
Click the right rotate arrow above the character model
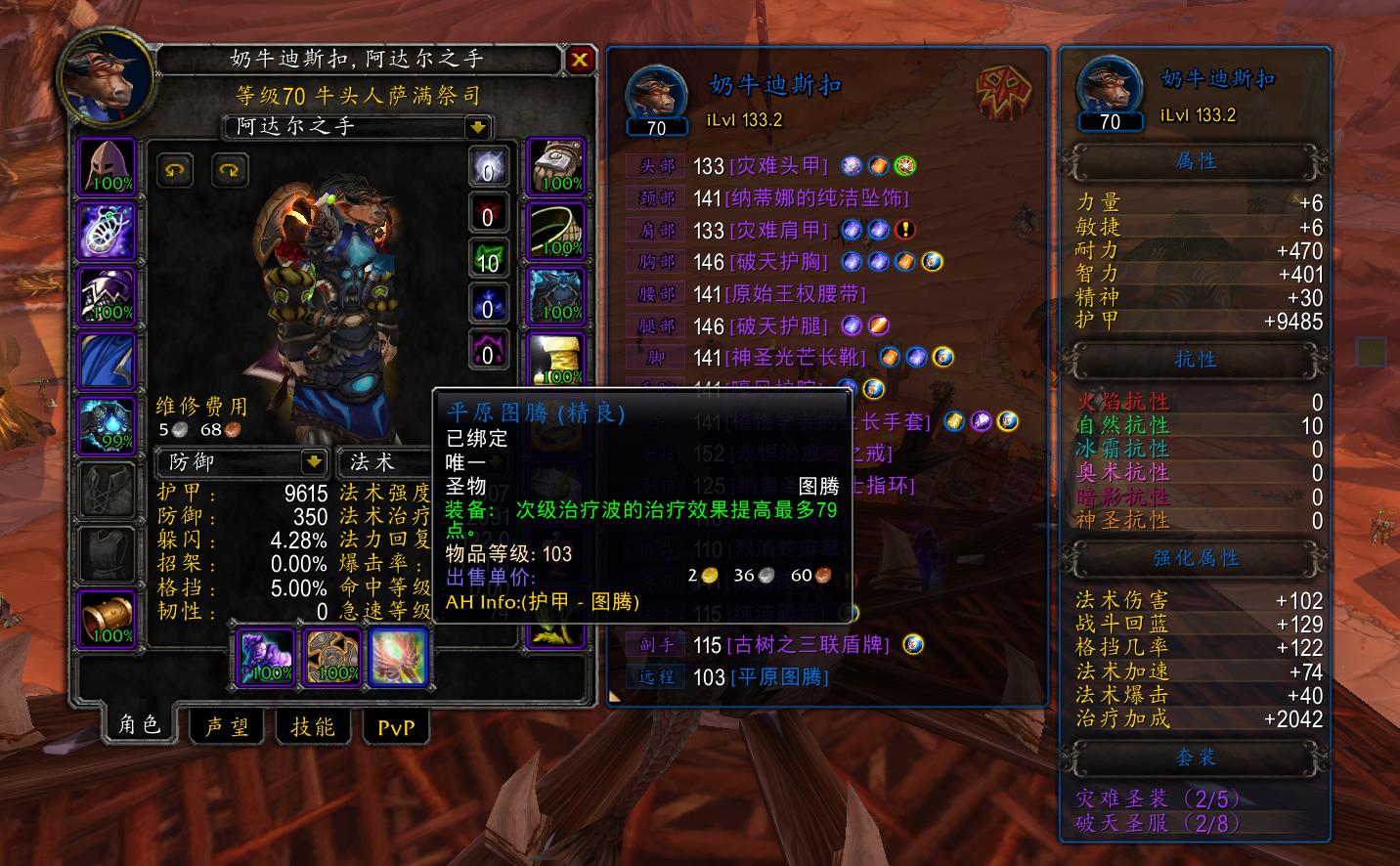(x=229, y=171)
